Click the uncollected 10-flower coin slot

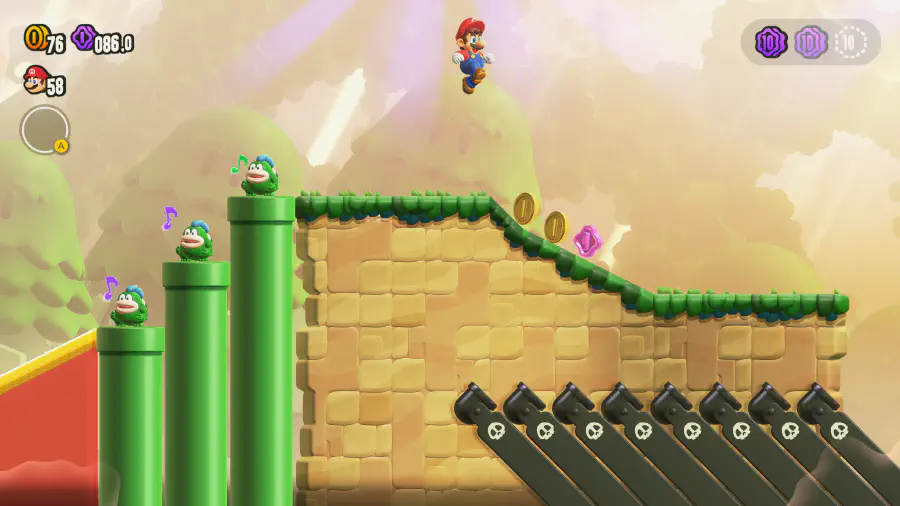pyautogui.click(x=851, y=42)
